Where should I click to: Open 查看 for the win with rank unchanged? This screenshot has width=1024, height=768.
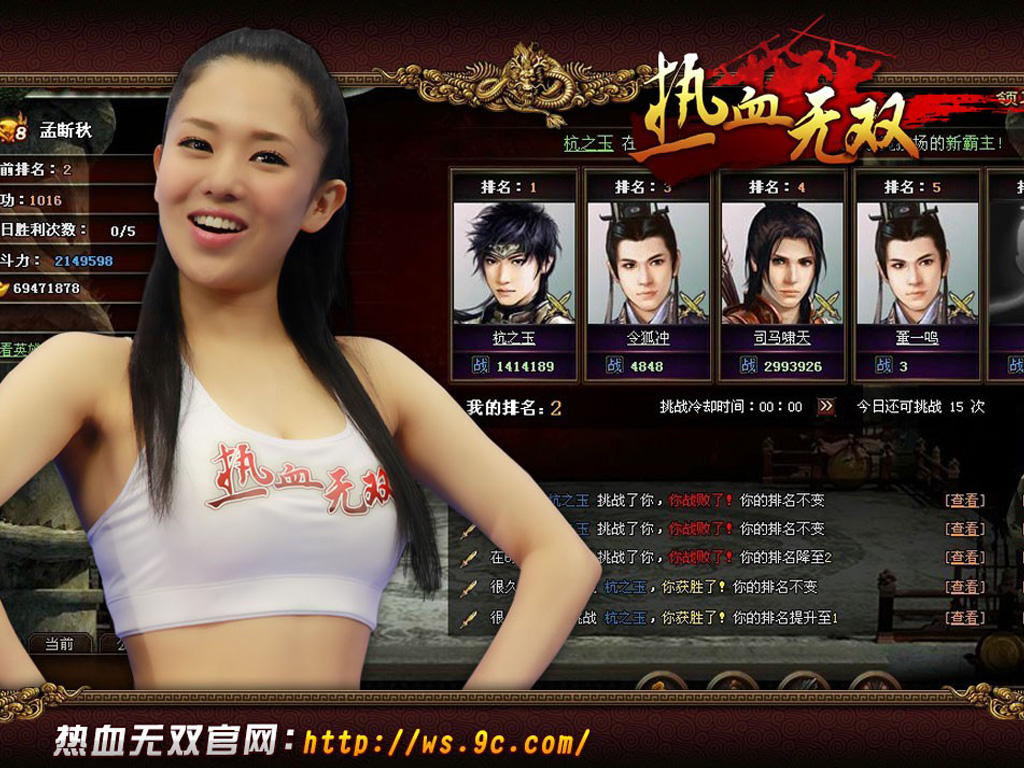coord(965,587)
